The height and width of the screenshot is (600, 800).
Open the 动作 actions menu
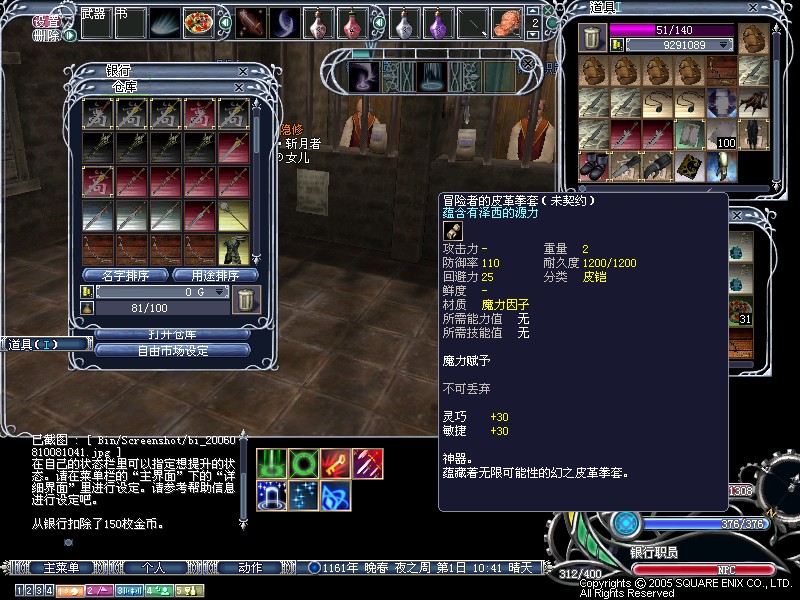250,567
